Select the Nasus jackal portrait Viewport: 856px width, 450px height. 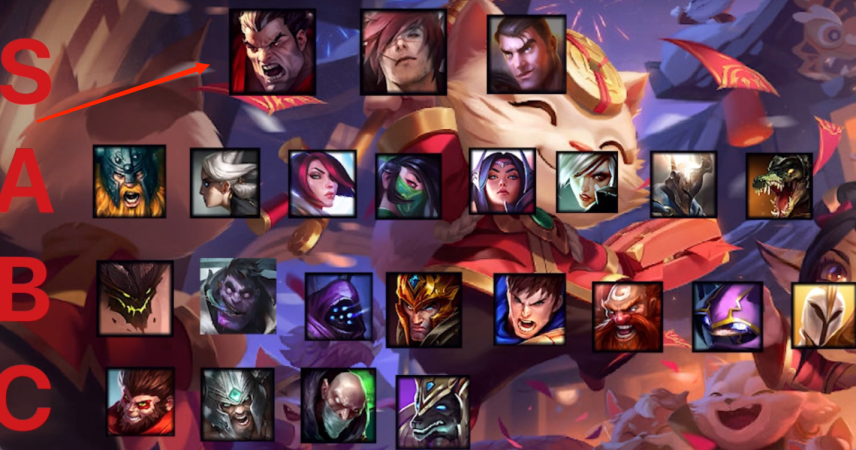click(433, 411)
